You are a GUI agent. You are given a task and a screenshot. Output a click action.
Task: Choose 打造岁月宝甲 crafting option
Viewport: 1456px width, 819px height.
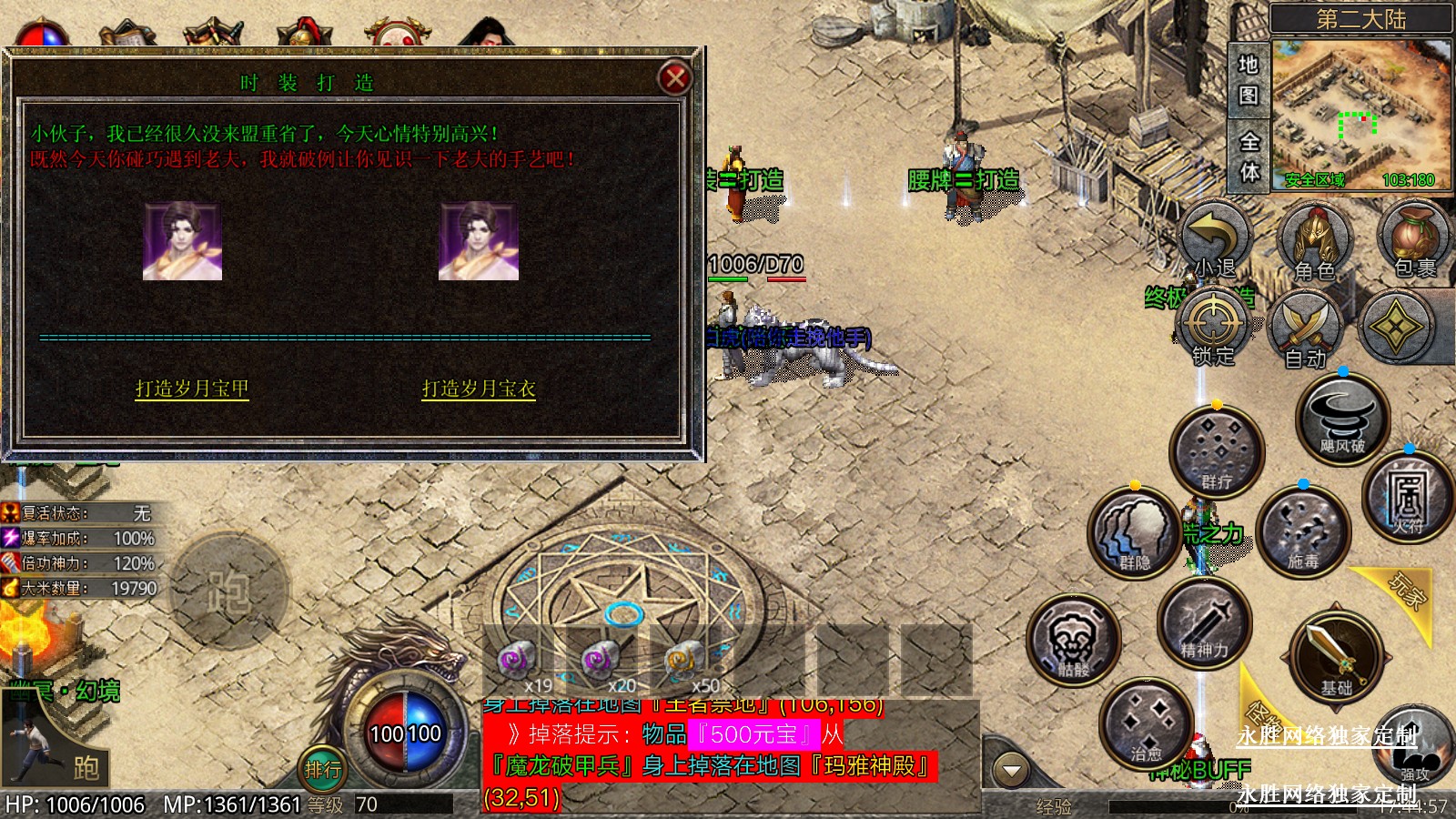(192, 389)
